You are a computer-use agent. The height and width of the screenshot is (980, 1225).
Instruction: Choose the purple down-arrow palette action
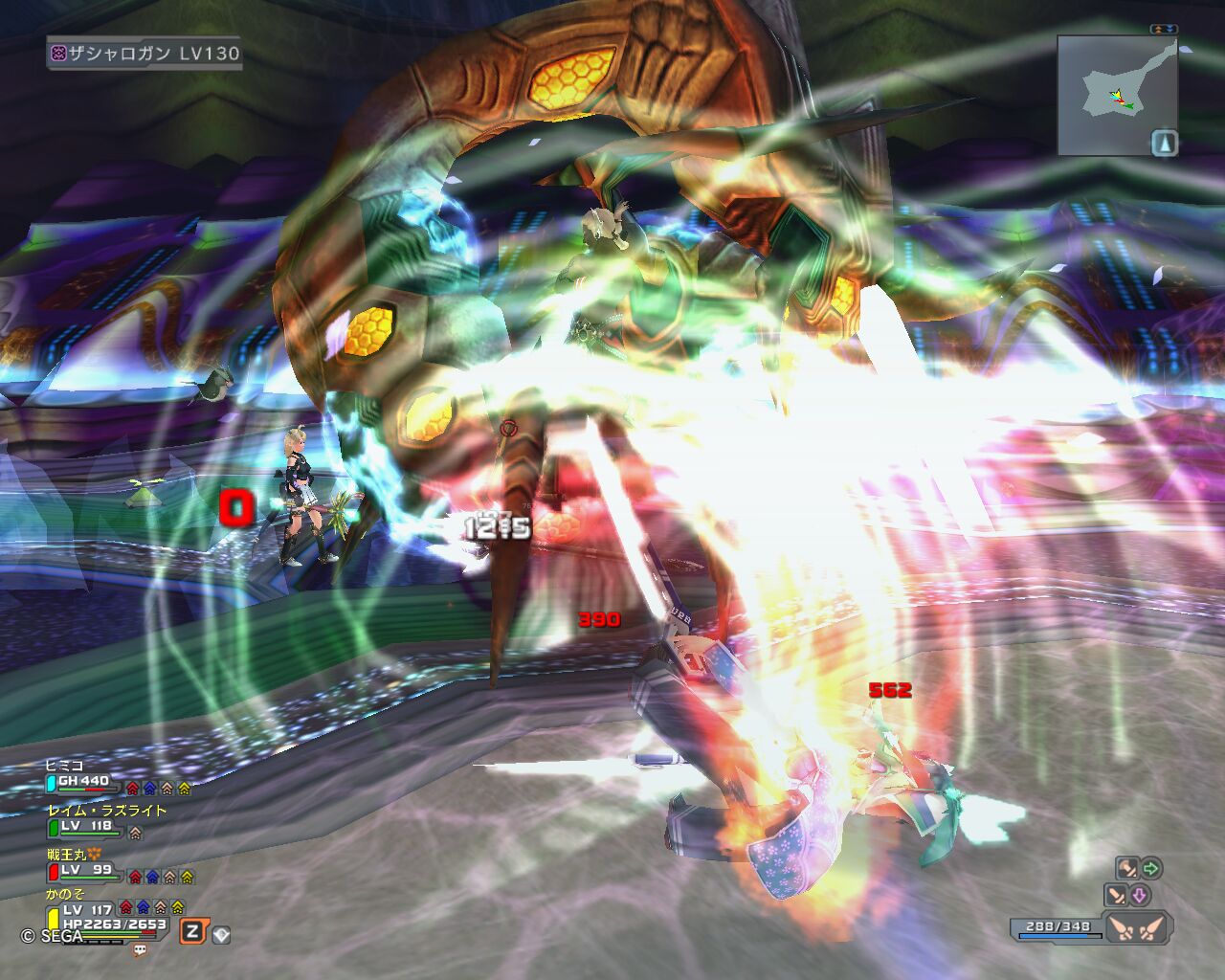pos(1140,896)
